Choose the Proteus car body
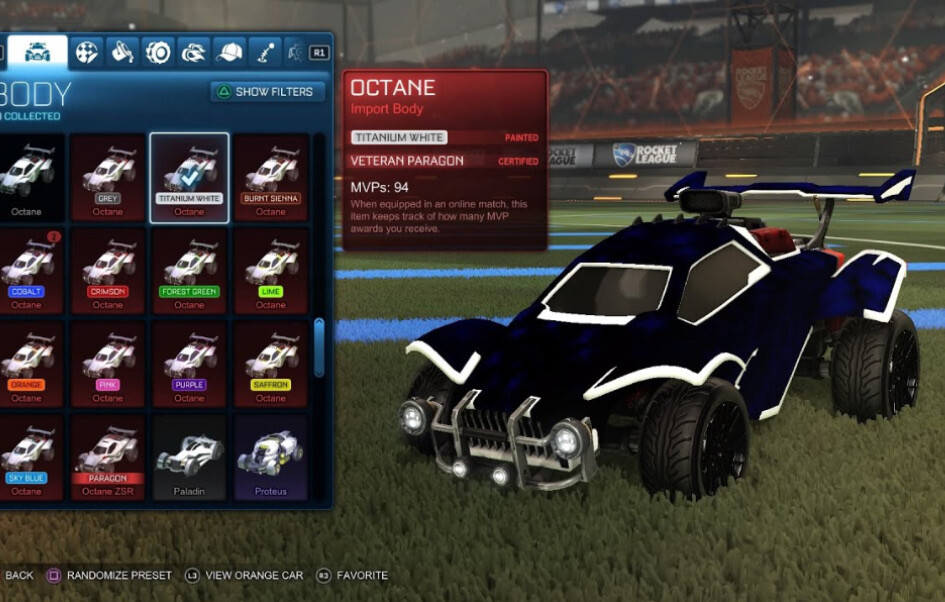The image size is (945, 602). tap(271, 457)
